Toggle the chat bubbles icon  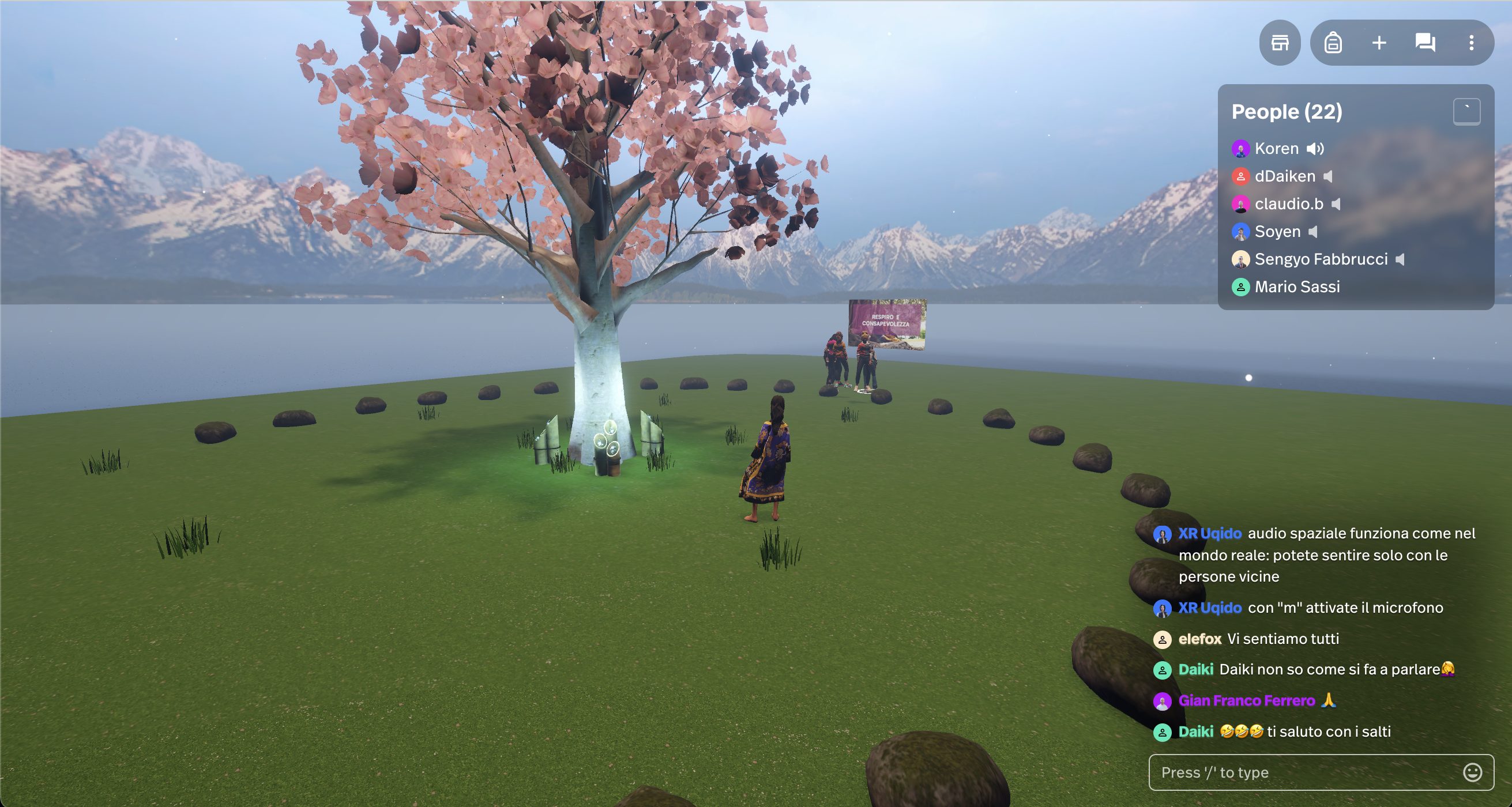pyautogui.click(x=1425, y=43)
